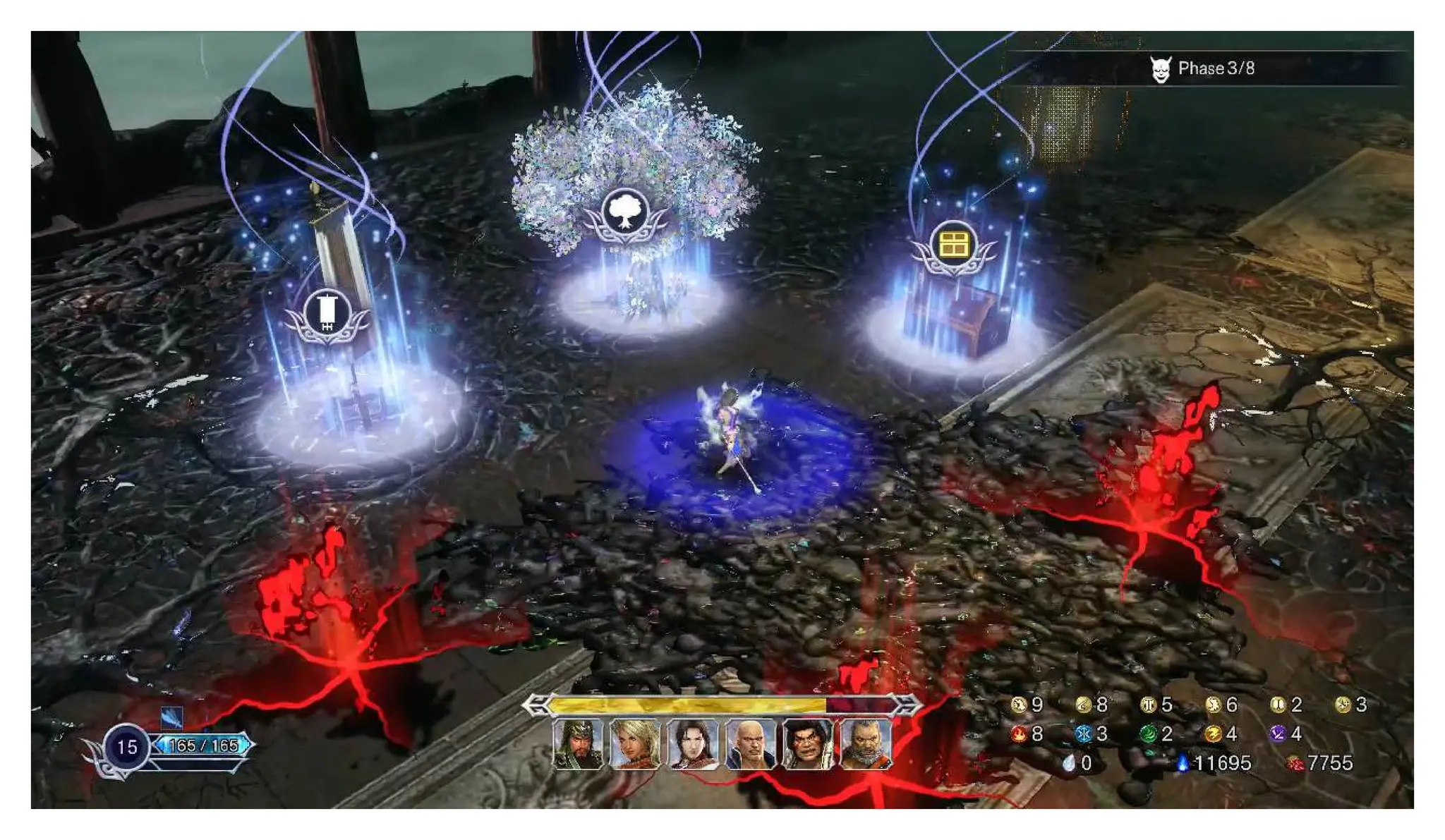Click the blue flame currency icon
The image size is (1445, 840).
tap(1183, 763)
